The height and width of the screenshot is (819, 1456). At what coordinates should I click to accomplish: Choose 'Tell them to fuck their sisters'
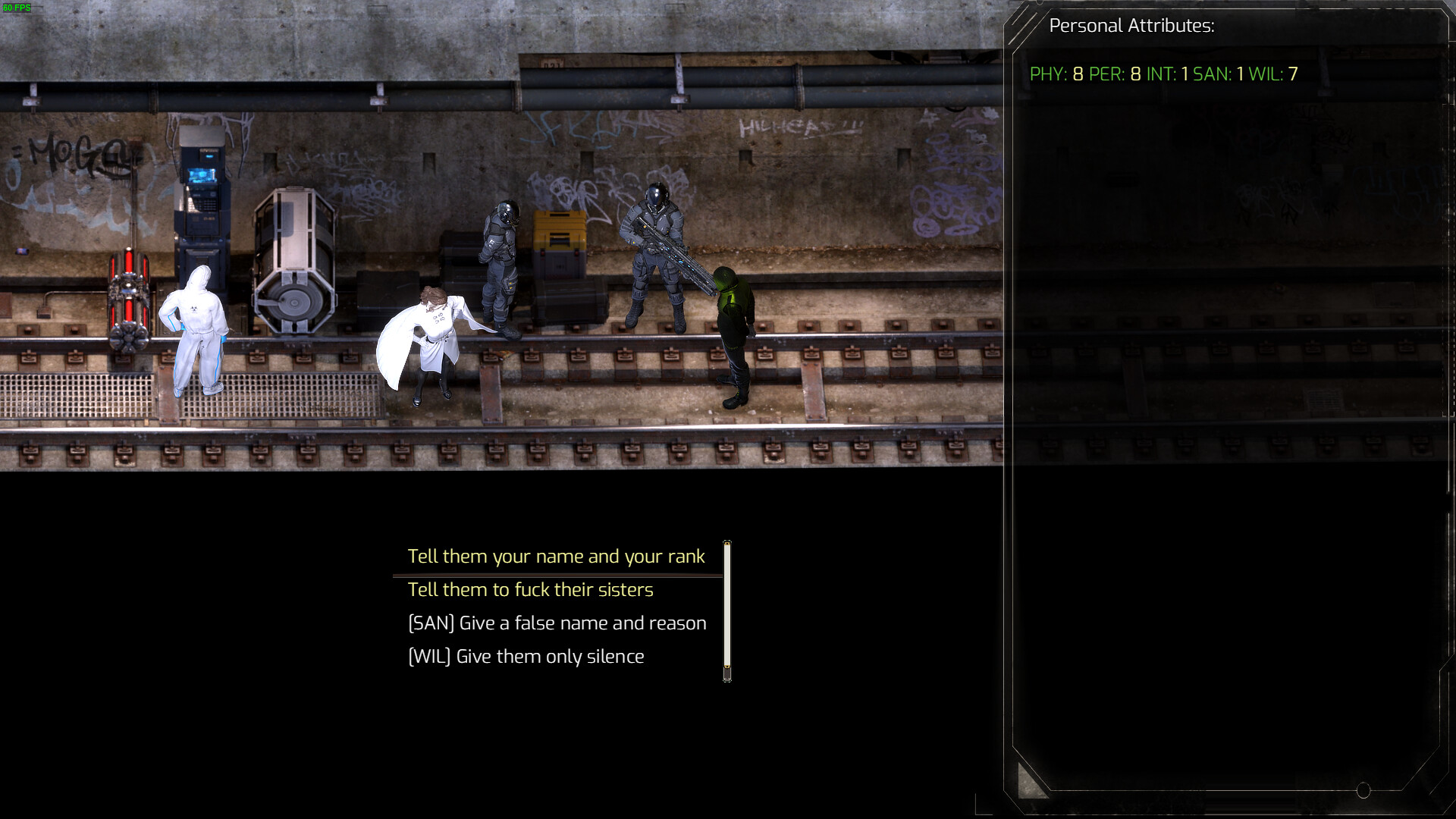[x=530, y=590]
